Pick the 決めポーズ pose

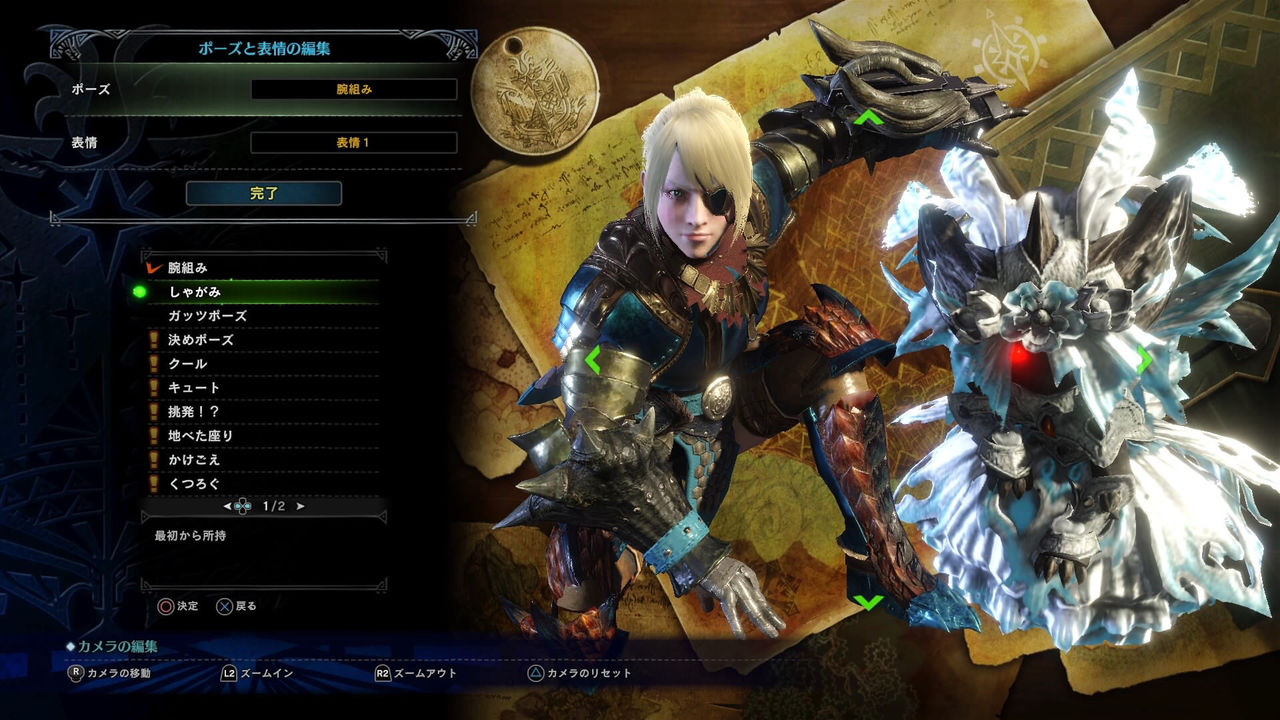point(262,340)
